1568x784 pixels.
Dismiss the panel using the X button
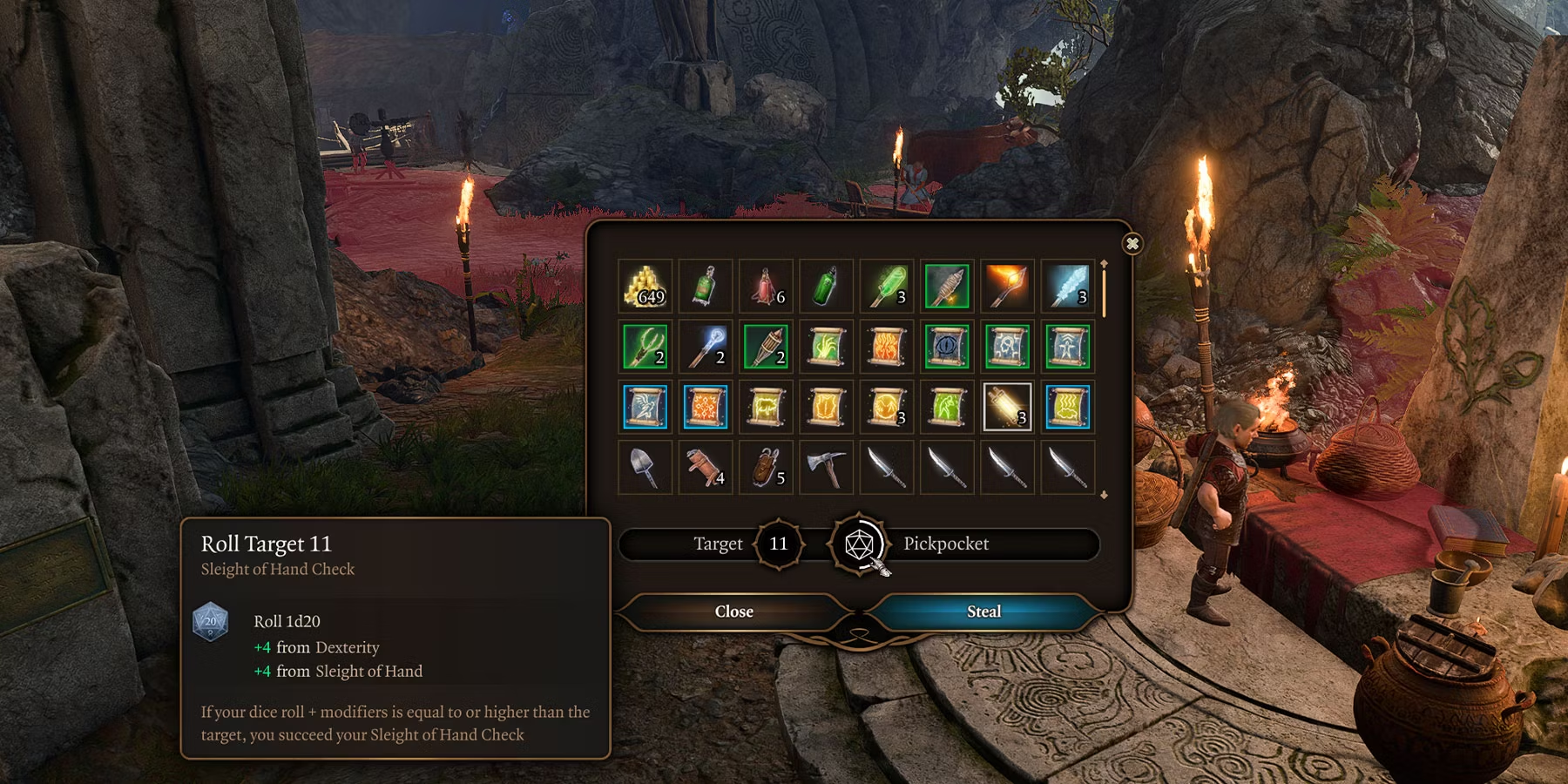[1132, 244]
